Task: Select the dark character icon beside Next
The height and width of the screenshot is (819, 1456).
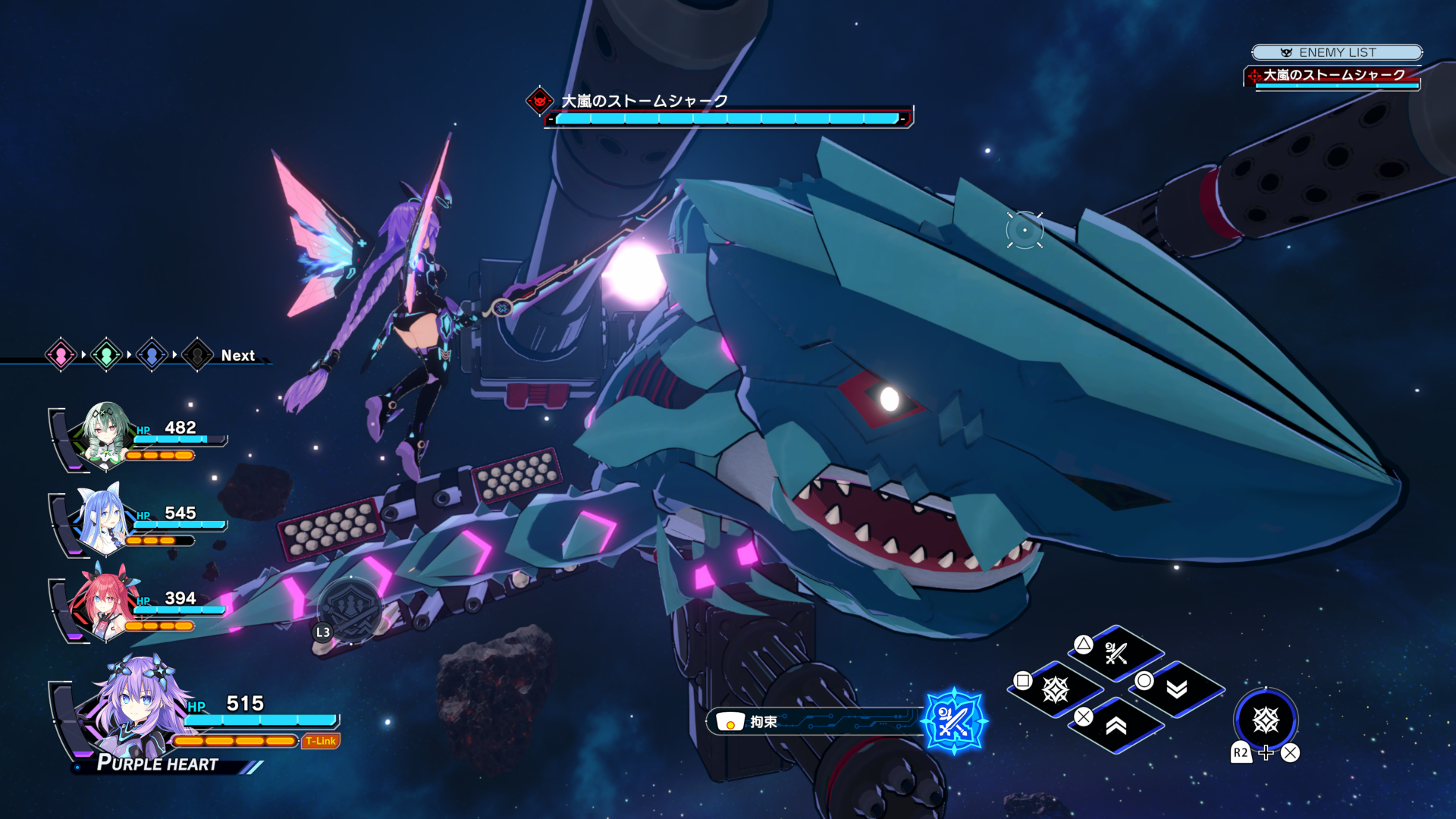Action: pos(197,354)
